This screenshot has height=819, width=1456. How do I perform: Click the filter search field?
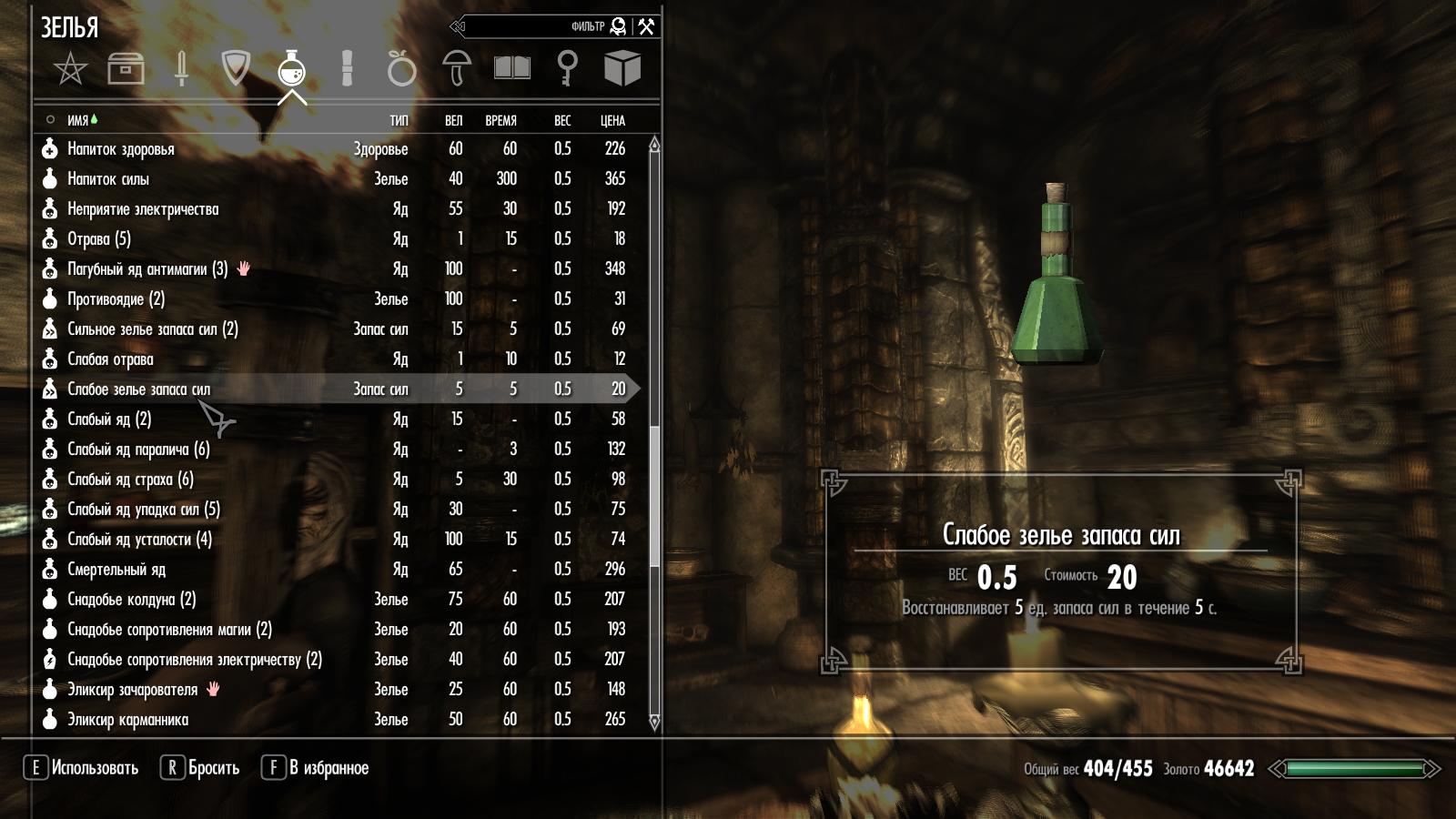[537, 26]
